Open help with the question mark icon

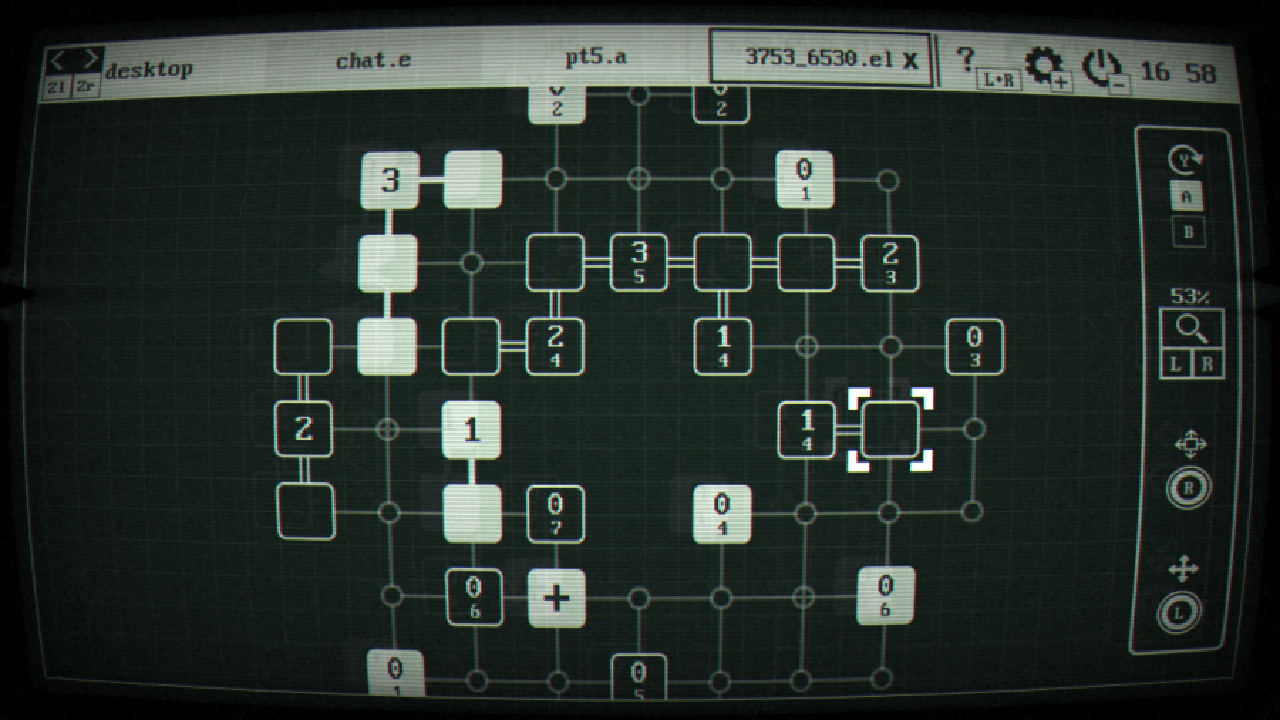click(x=965, y=58)
